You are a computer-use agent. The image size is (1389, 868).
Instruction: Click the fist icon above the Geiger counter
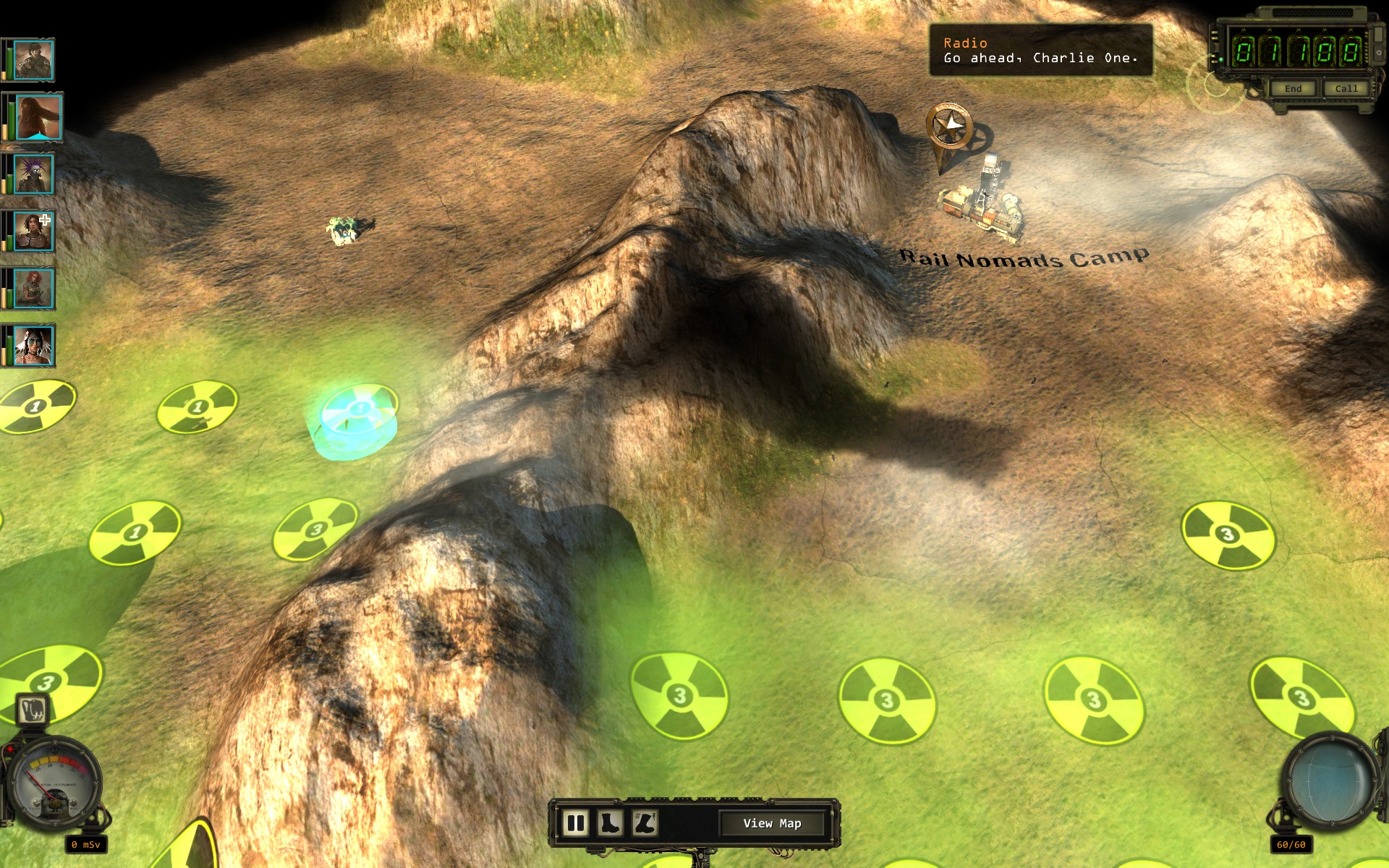(32, 710)
